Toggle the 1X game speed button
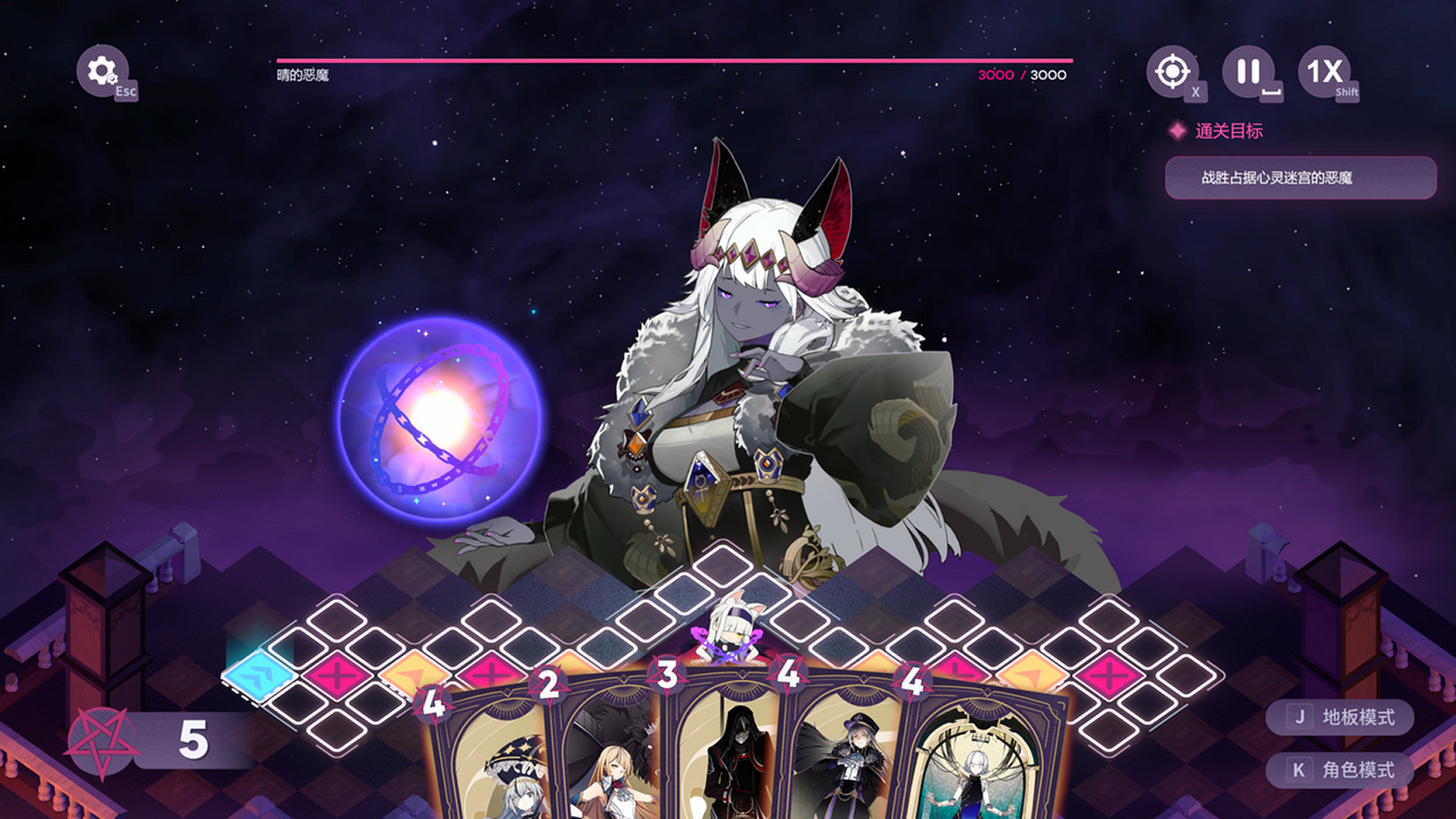The width and height of the screenshot is (1456, 819). point(1327,70)
